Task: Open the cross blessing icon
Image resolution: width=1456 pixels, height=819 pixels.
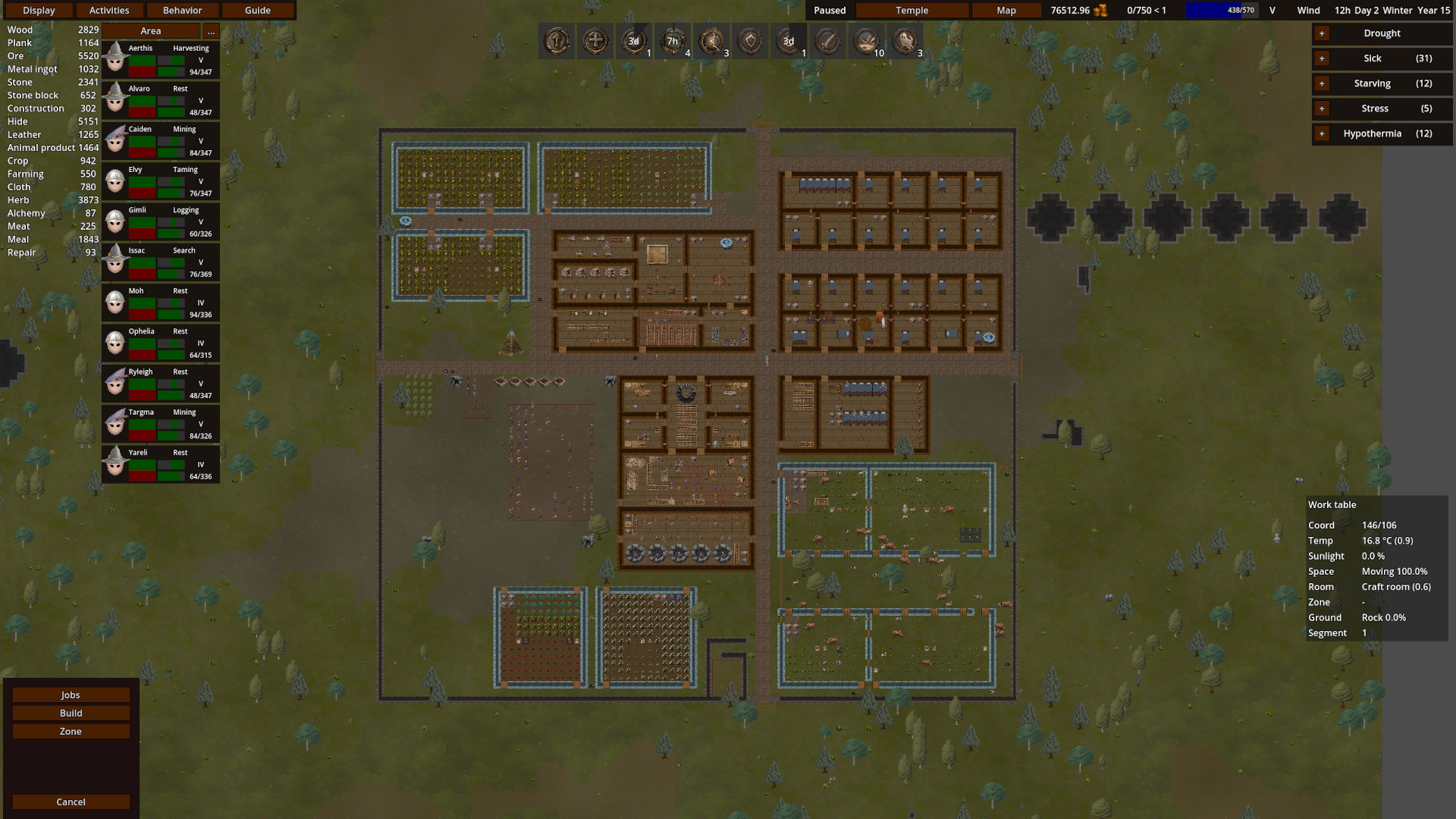Action: pyautogui.click(x=596, y=42)
